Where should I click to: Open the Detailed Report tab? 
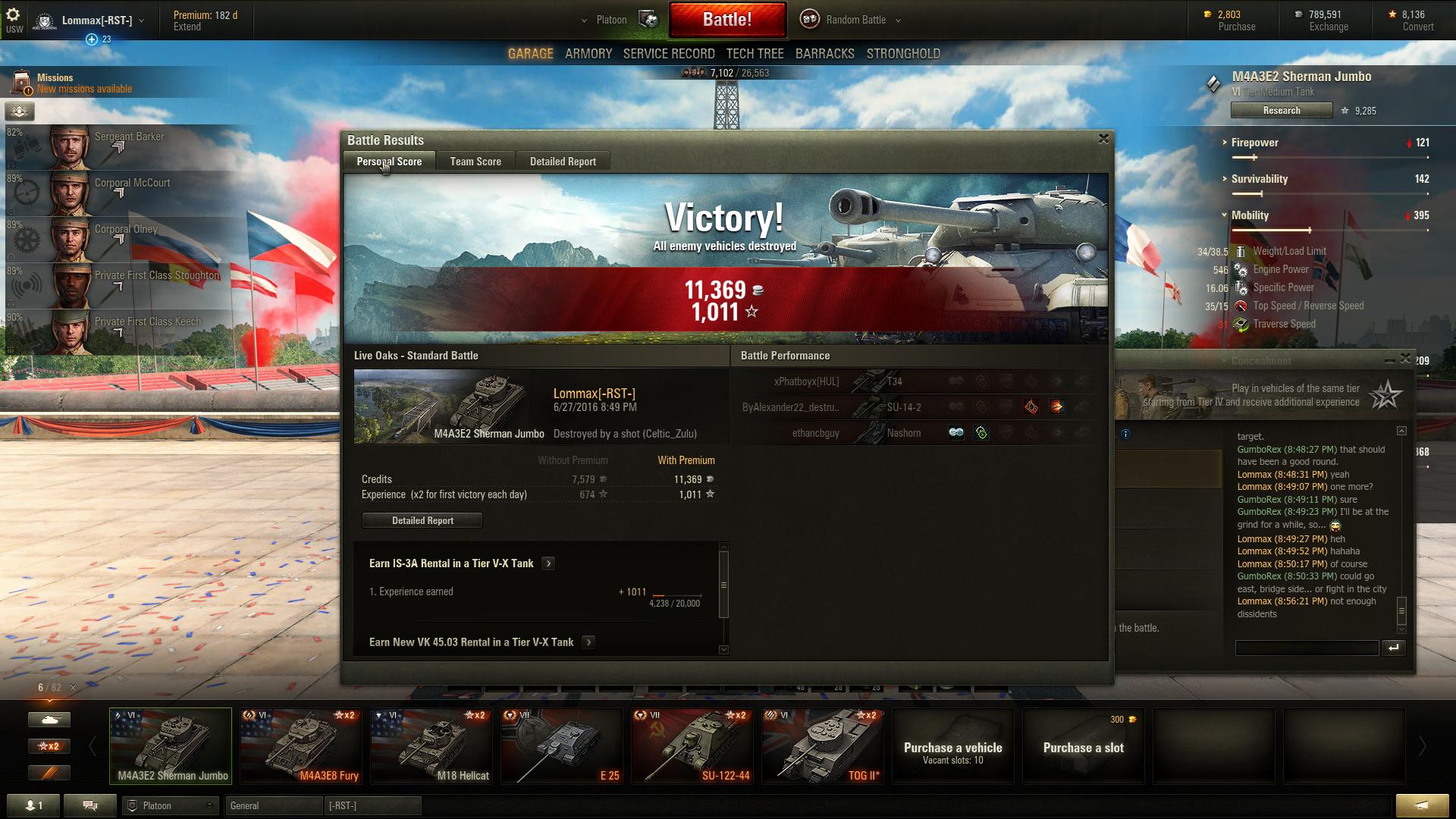(x=563, y=162)
